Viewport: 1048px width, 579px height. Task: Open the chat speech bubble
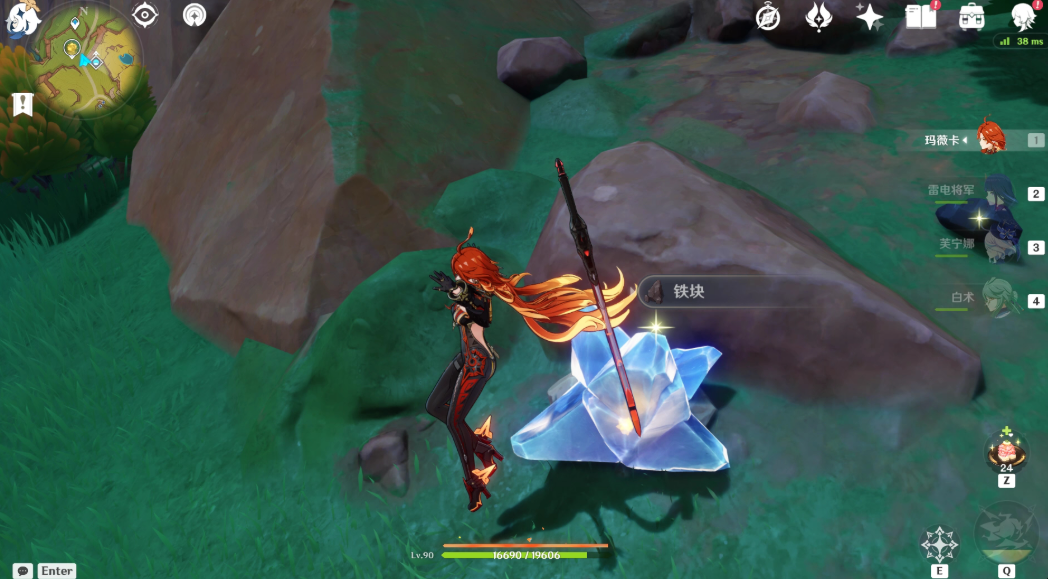click(23, 570)
